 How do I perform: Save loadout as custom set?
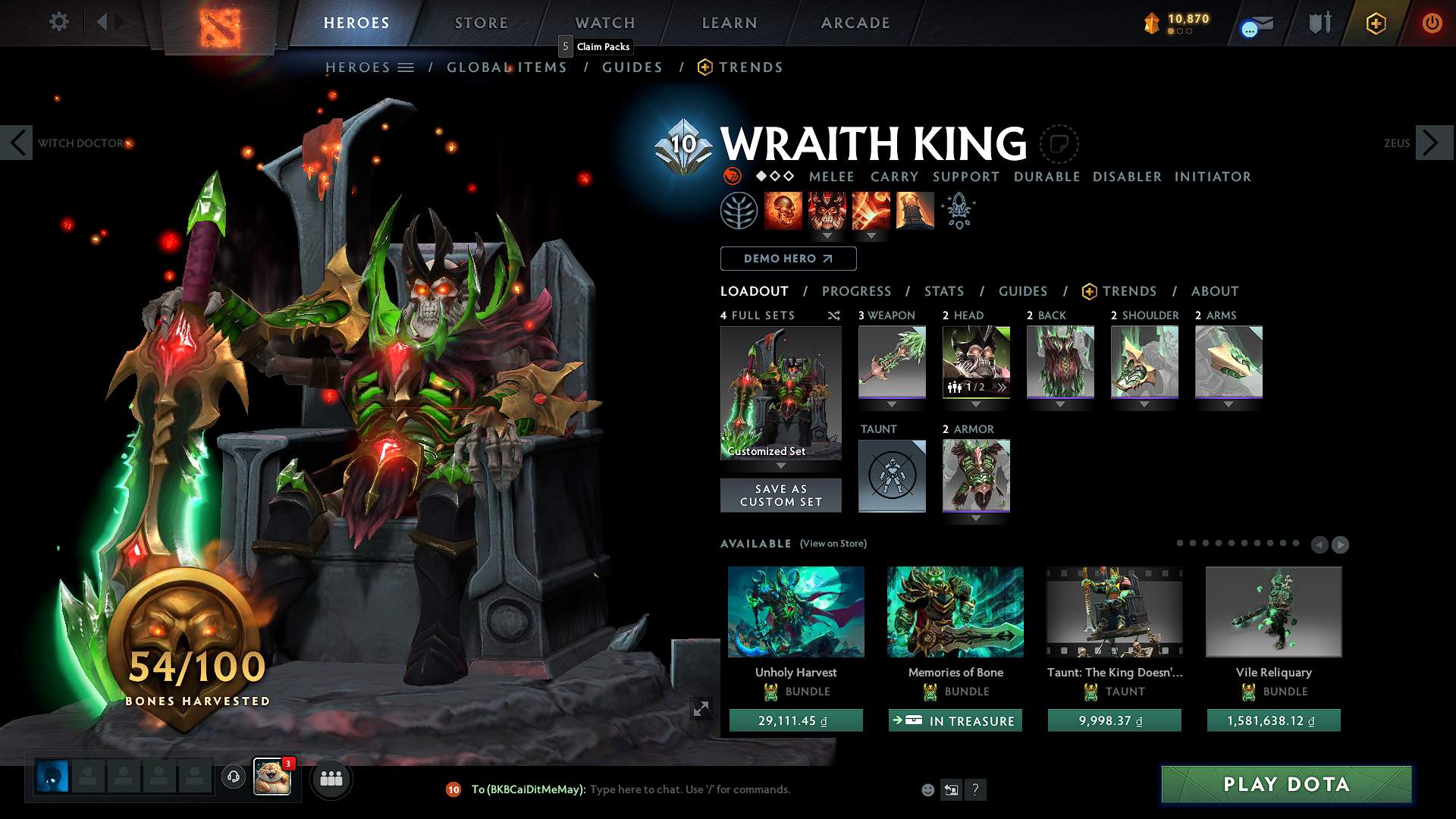click(780, 495)
